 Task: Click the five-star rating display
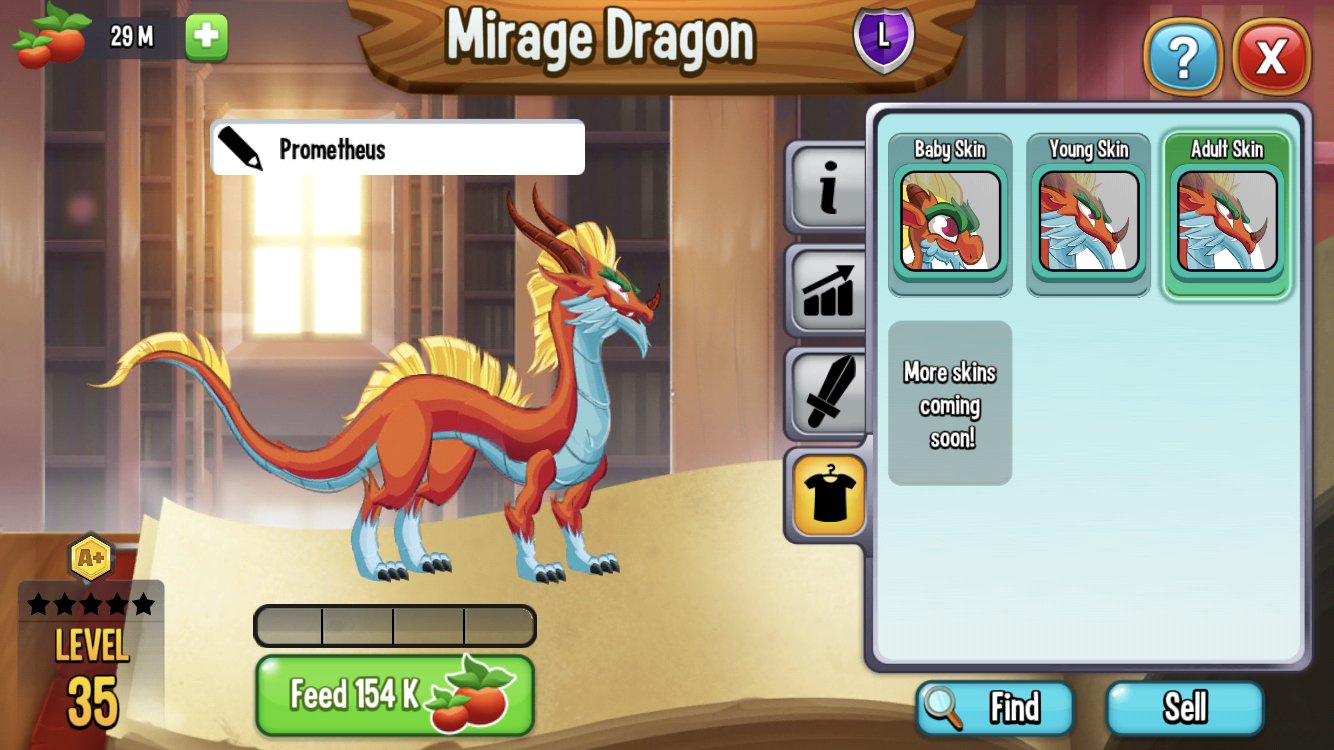(92, 601)
